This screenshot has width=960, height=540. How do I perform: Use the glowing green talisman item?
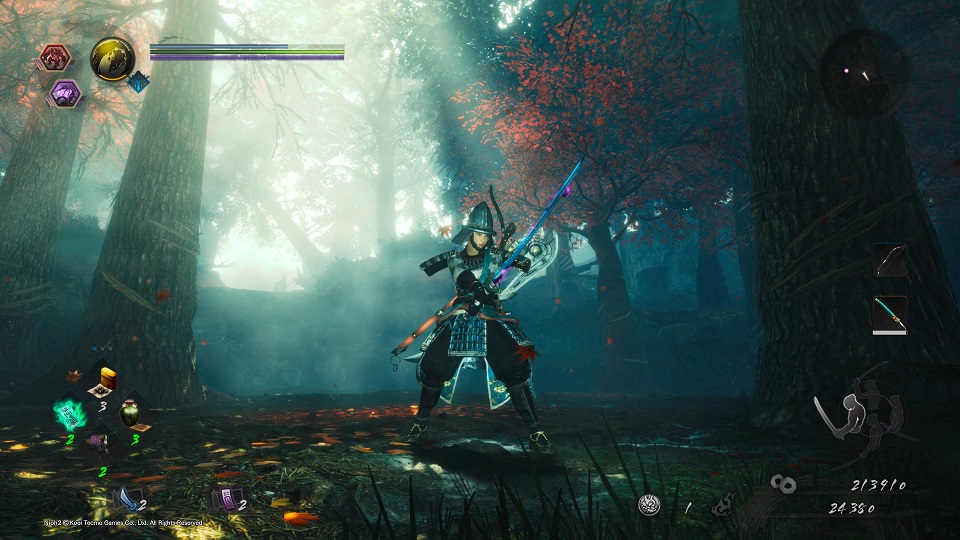[70, 411]
